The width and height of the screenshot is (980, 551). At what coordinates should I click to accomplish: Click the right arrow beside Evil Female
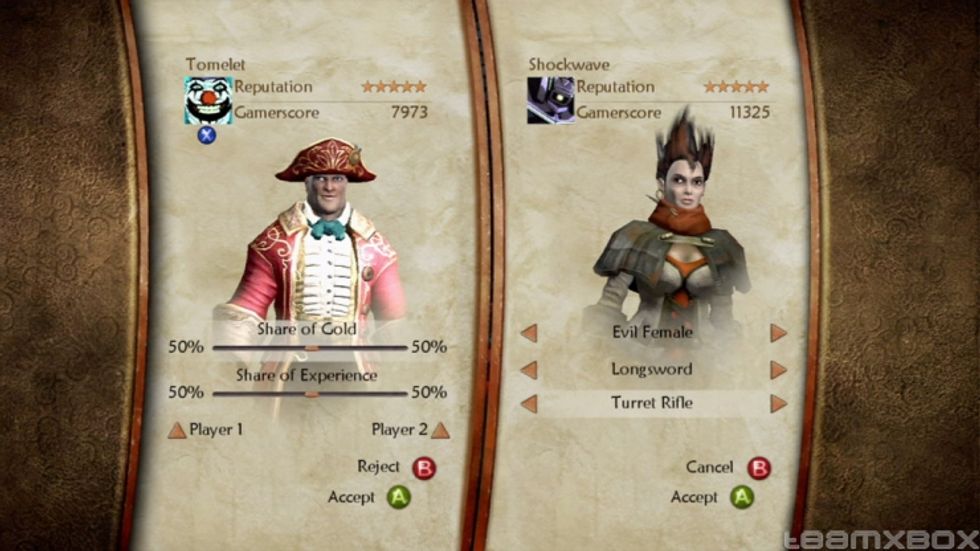778,333
